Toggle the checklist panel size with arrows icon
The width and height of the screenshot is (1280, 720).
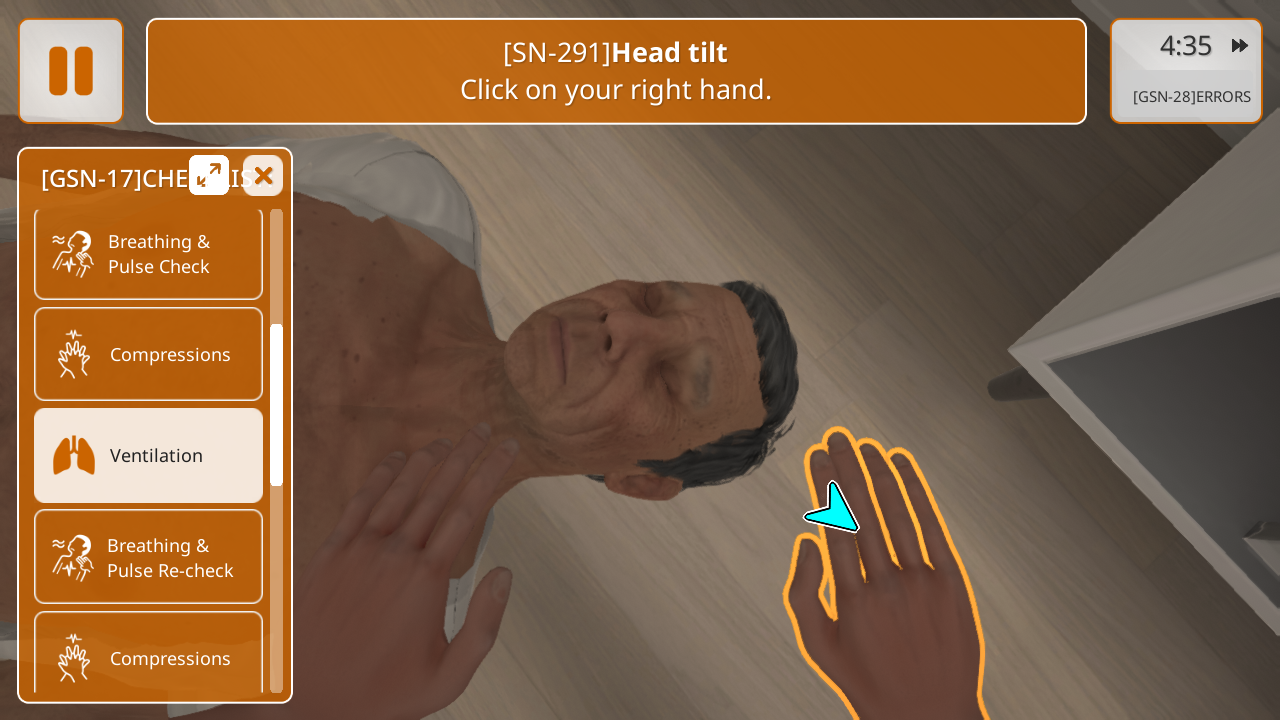(x=209, y=176)
